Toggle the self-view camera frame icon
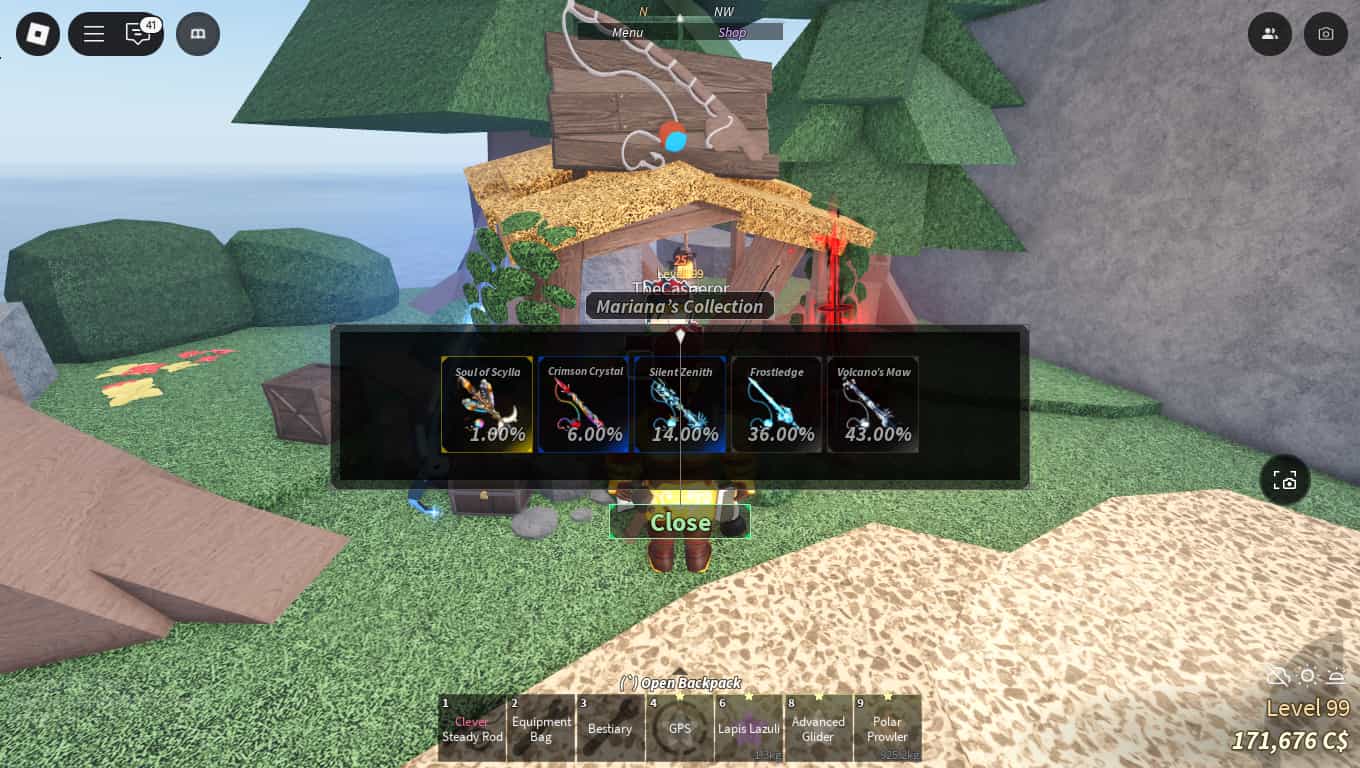 [x=1285, y=480]
